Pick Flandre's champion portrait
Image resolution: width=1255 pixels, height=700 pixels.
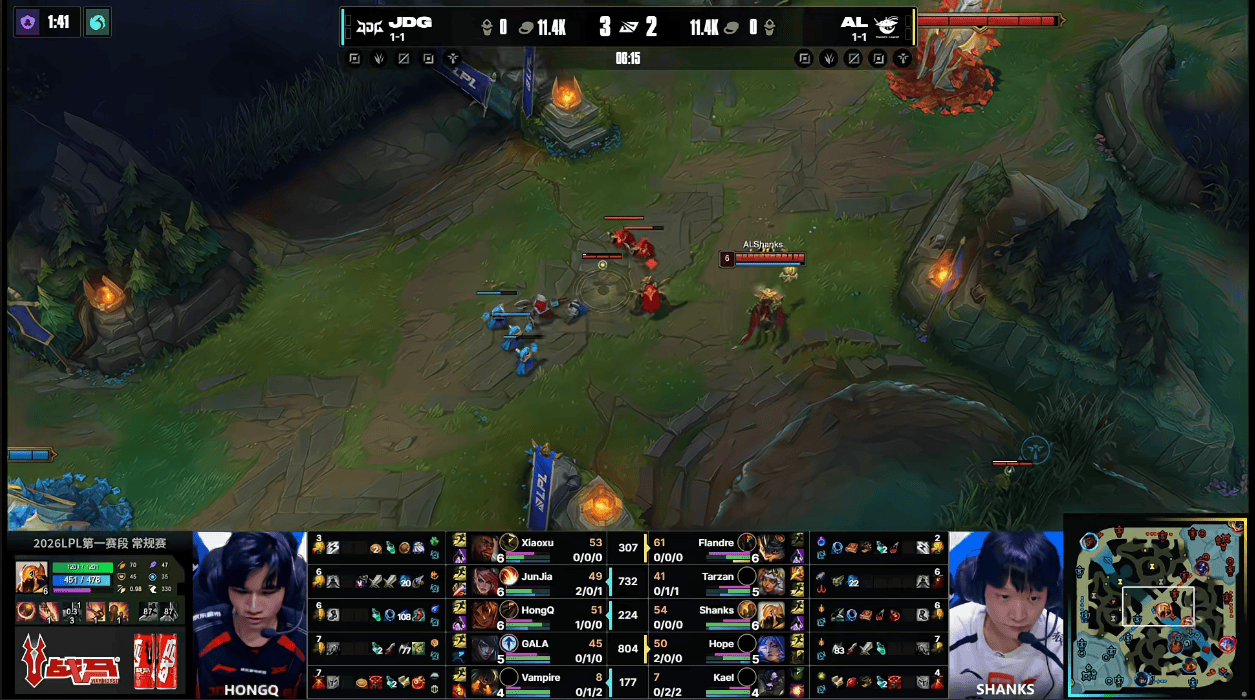[771, 547]
